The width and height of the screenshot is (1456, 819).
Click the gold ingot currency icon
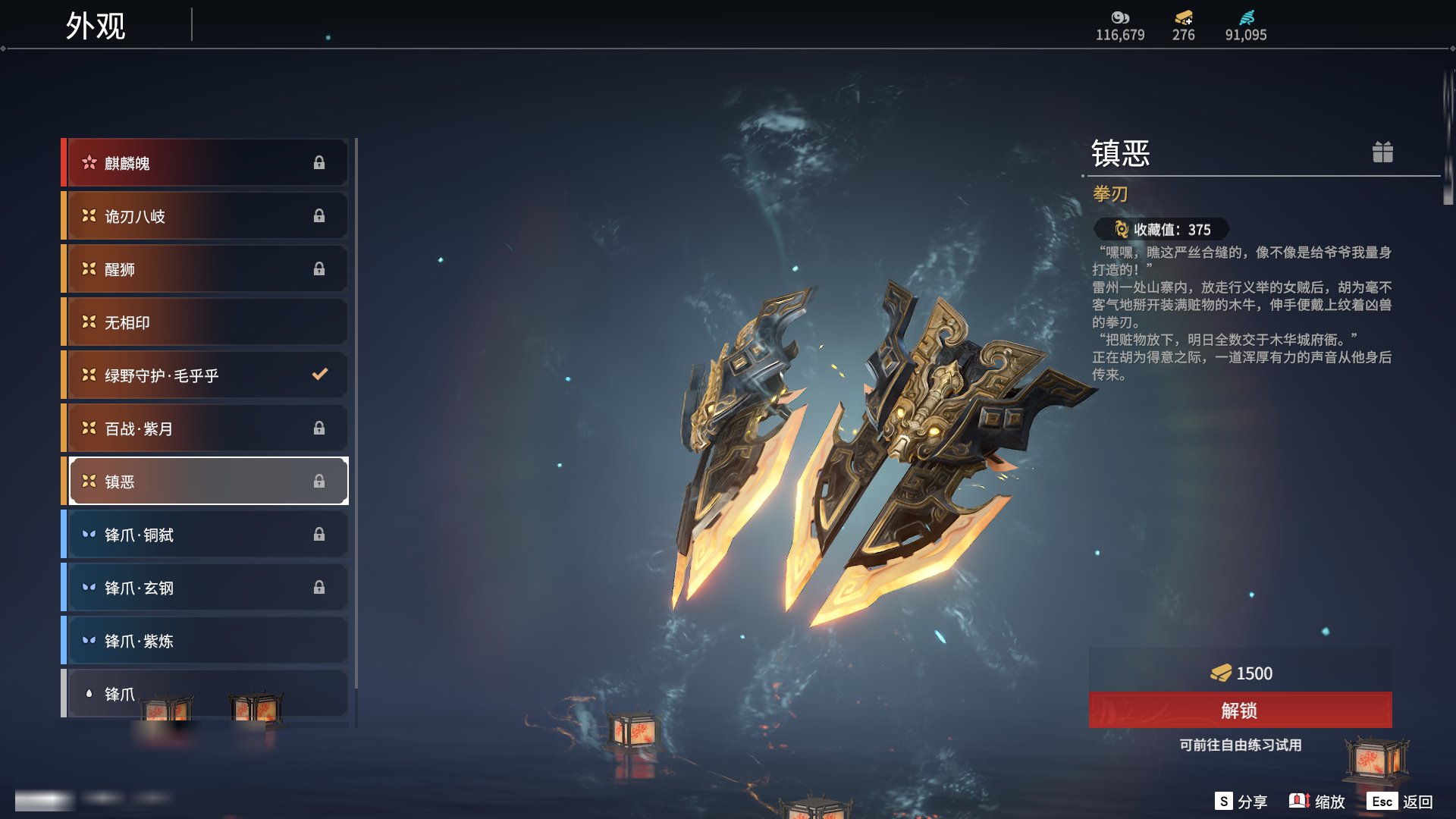1183,17
